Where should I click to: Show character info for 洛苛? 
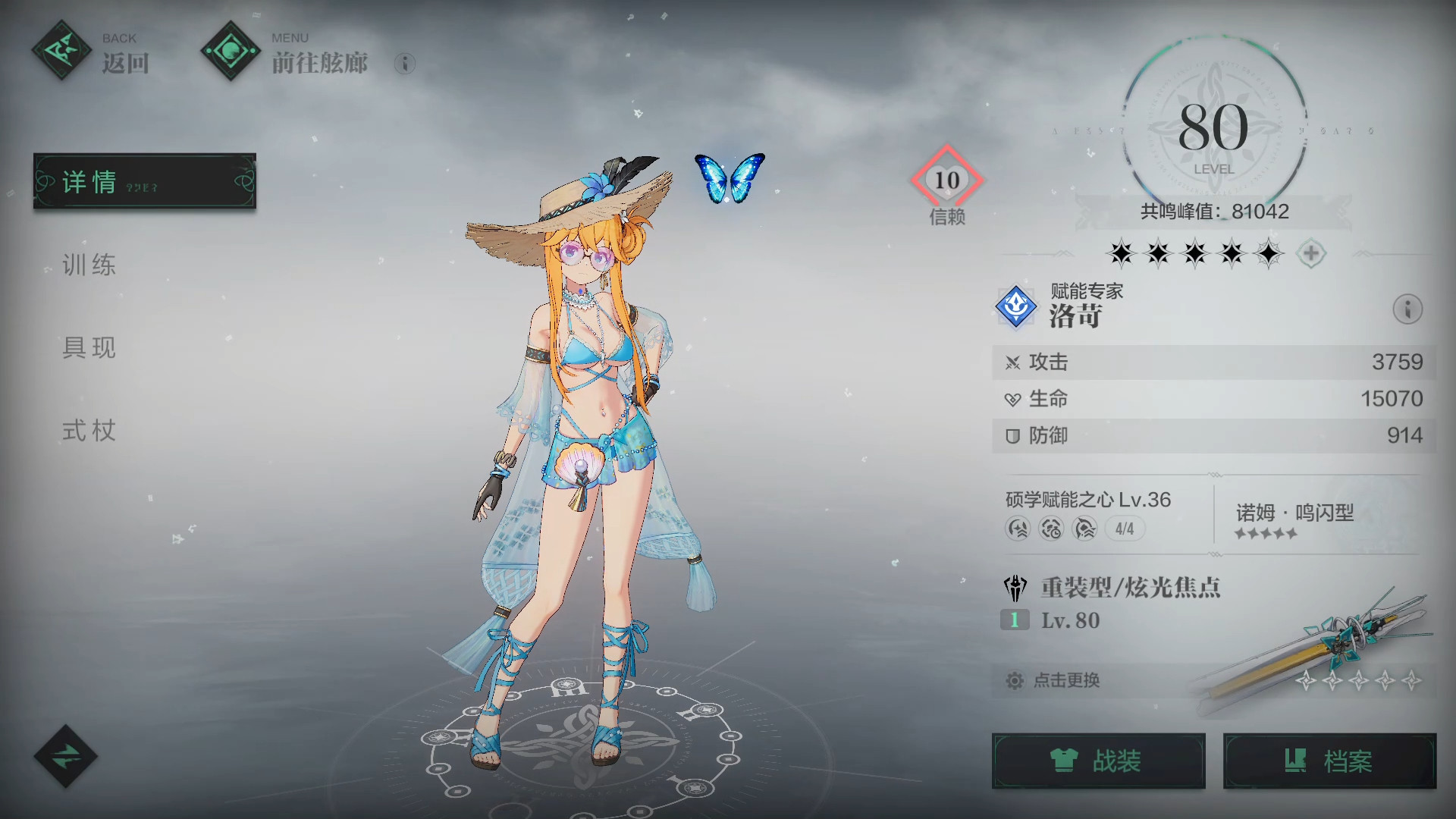[x=1407, y=309]
